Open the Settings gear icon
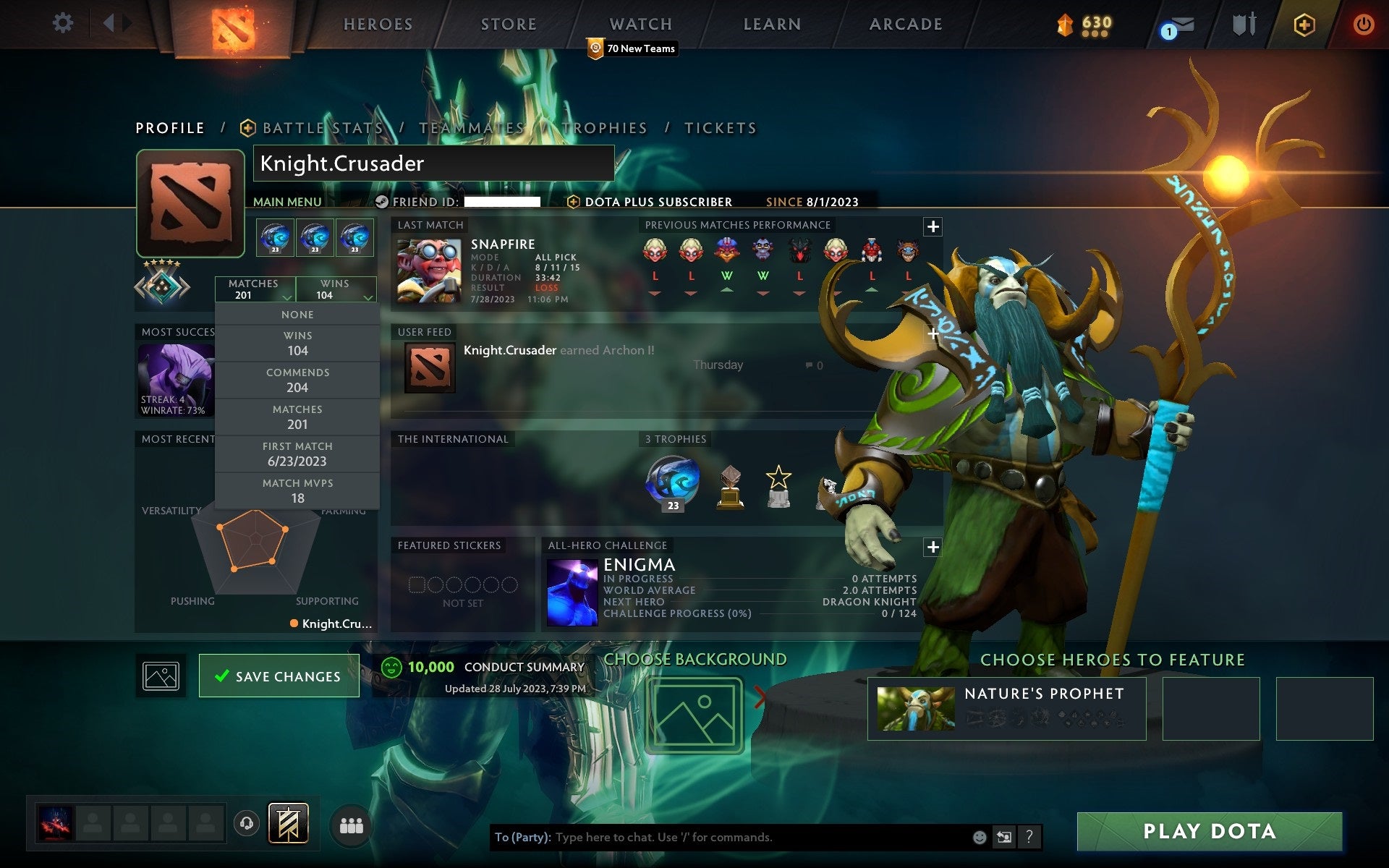Image resolution: width=1389 pixels, height=868 pixels. (x=64, y=23)
